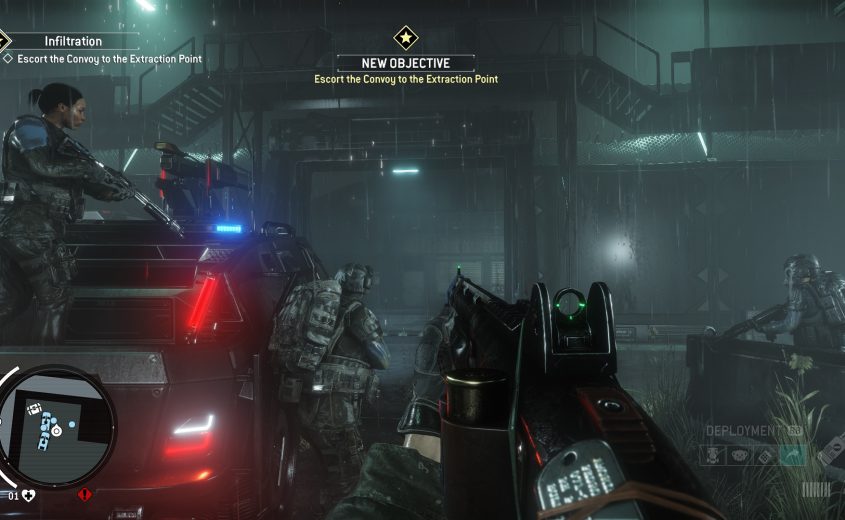Image resolution: width=845 pixels, height=520 pixels.
Task: Click the red exclamation alert icon
Action: pos(84,494)
